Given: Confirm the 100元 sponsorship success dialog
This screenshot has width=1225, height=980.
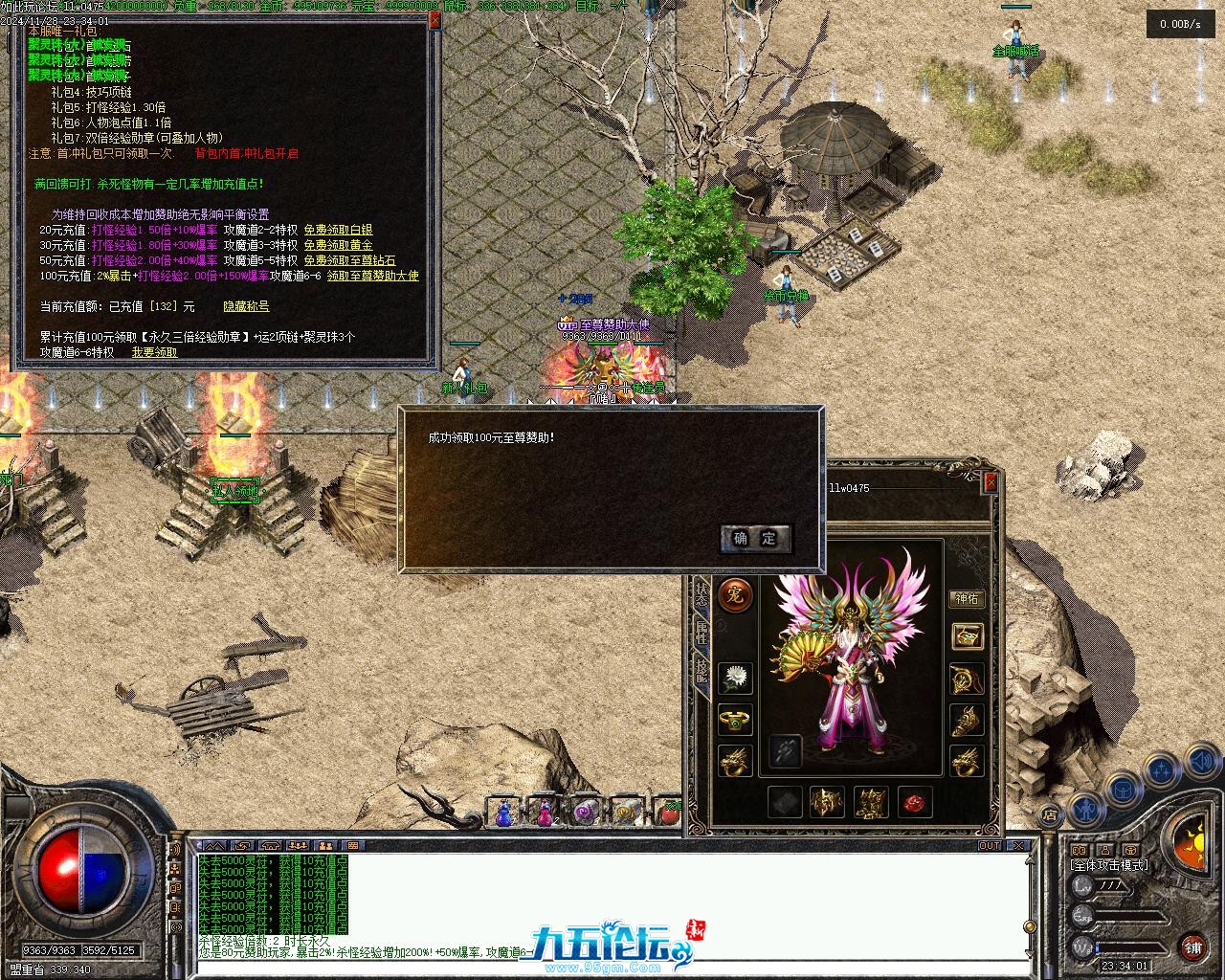Looking at the screenshot, I should click(755, 539).
